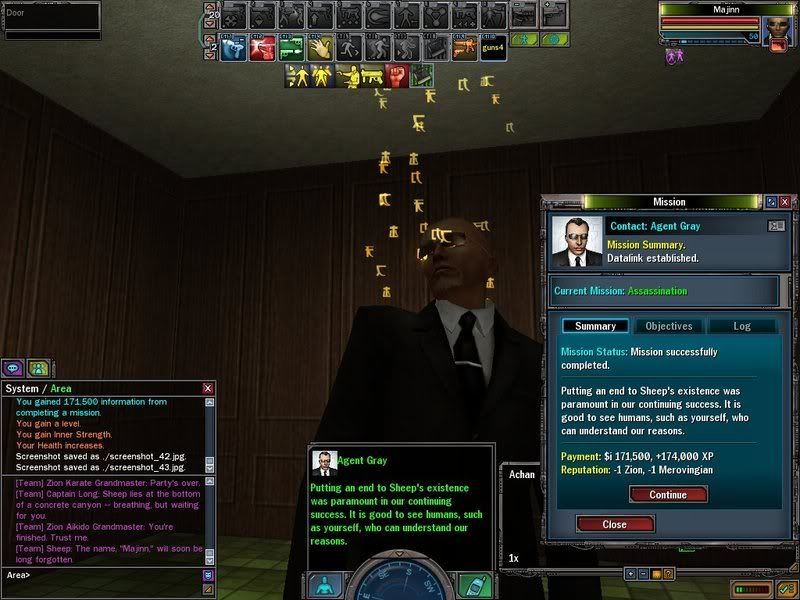Select the green gun hotbar ability
Screen dimensions: 800x600
[x=291, y=48]
